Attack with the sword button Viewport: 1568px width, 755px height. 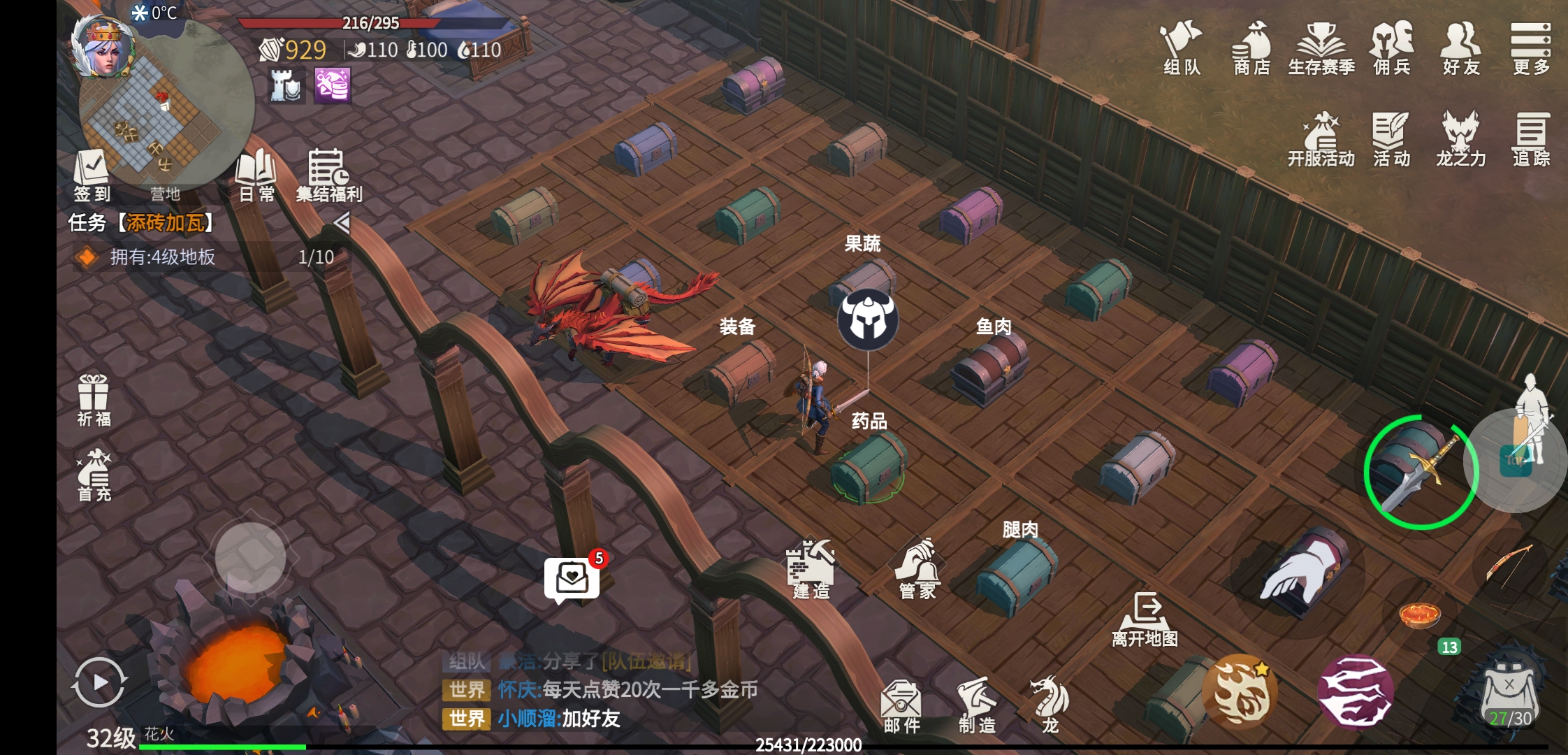click(1421, 472)
